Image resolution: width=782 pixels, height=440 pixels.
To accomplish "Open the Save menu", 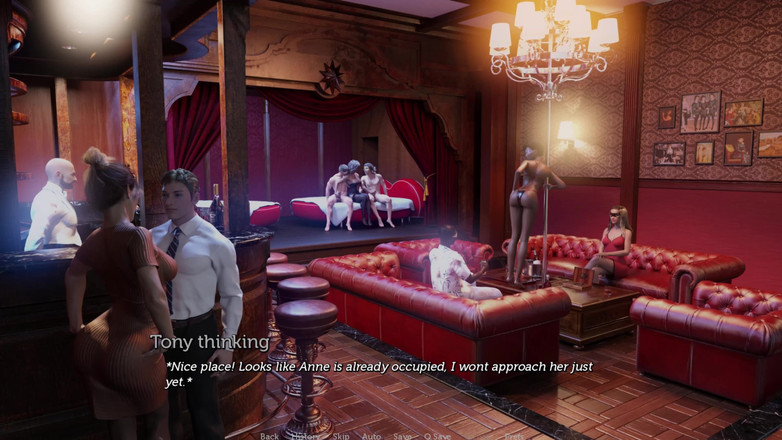I will click(x=402, y=436).
